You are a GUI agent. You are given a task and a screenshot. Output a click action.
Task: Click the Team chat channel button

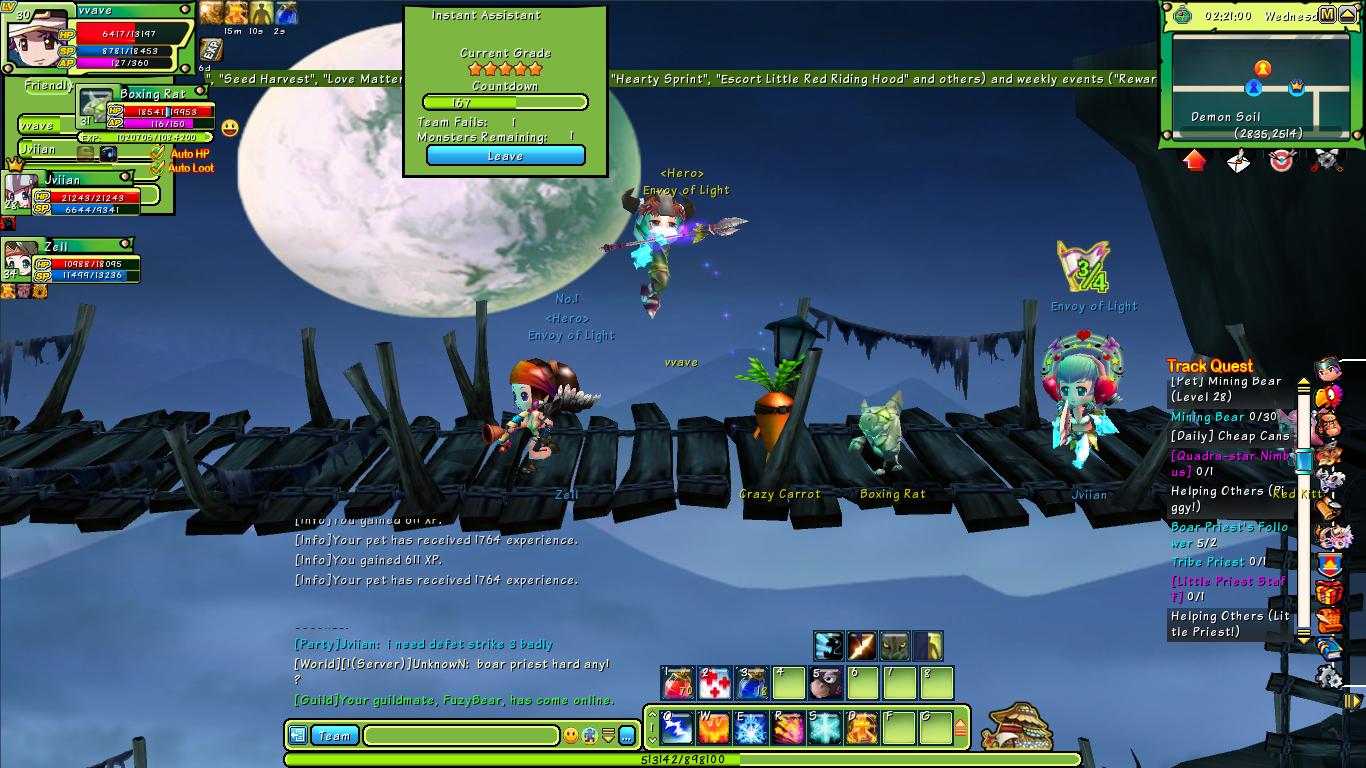pyautogui.click(x=334, y=736)
